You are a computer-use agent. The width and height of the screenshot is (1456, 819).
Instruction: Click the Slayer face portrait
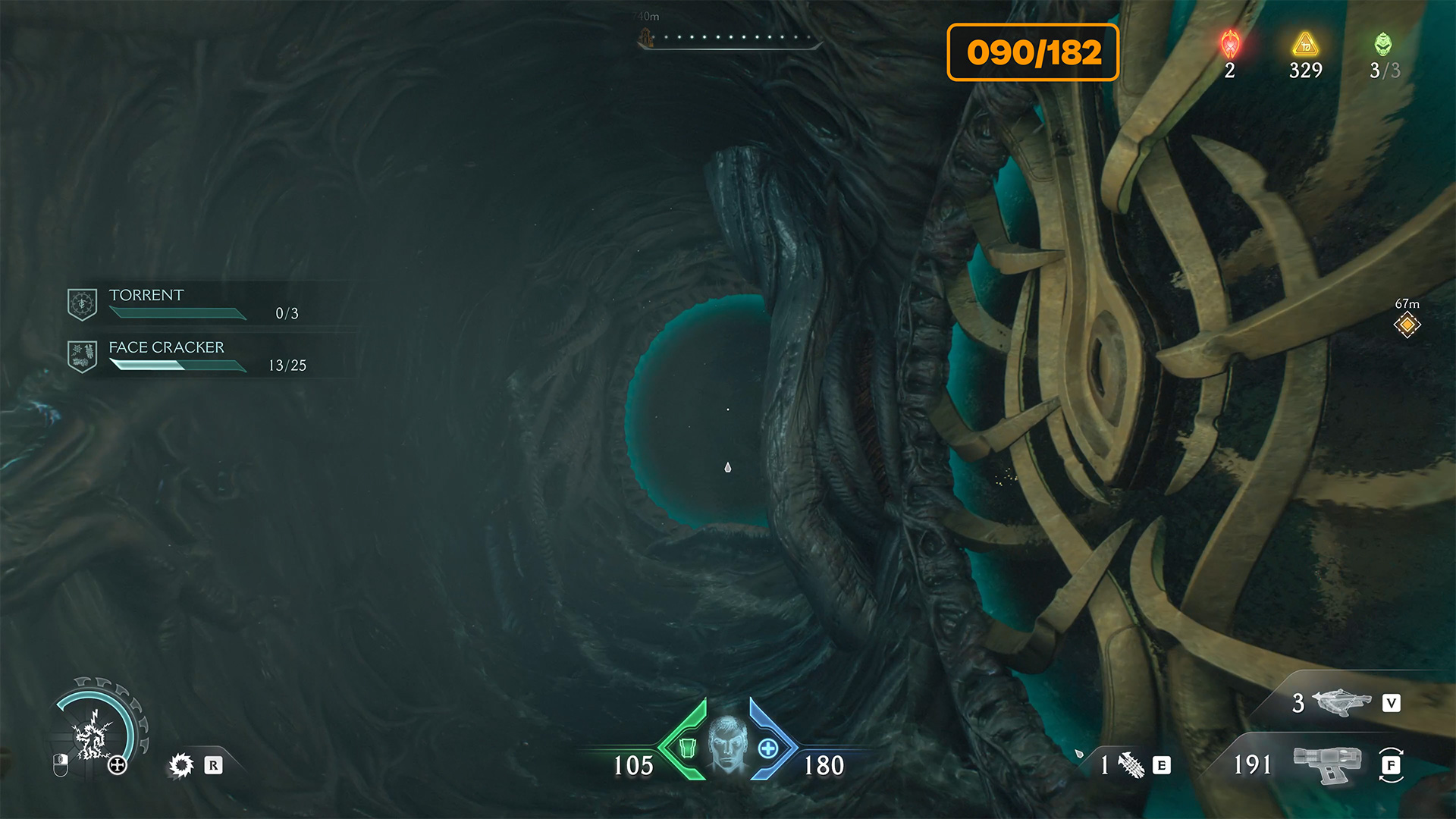(728, 744)
